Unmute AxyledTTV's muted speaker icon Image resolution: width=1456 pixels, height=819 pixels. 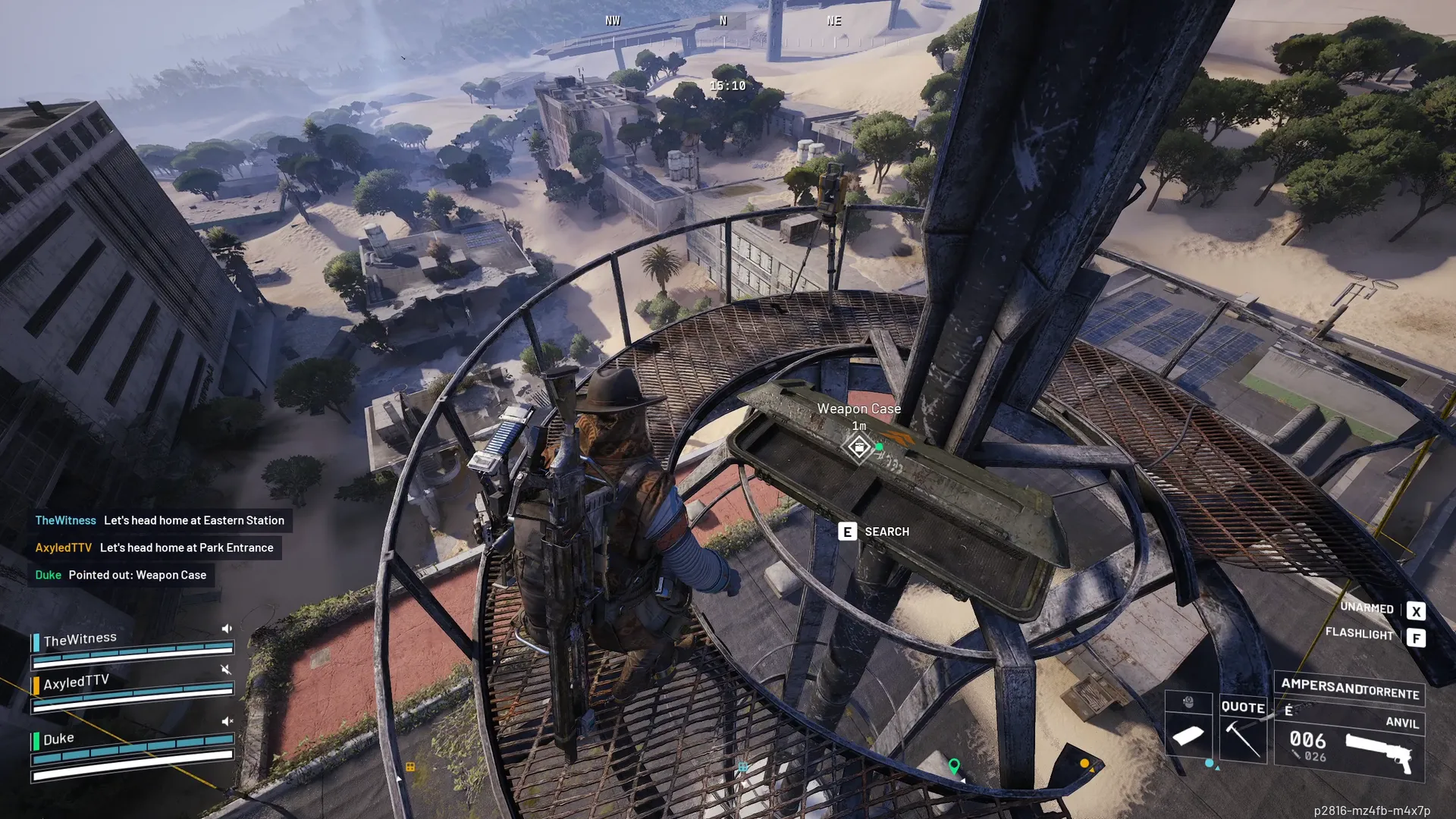click(225, 669)
